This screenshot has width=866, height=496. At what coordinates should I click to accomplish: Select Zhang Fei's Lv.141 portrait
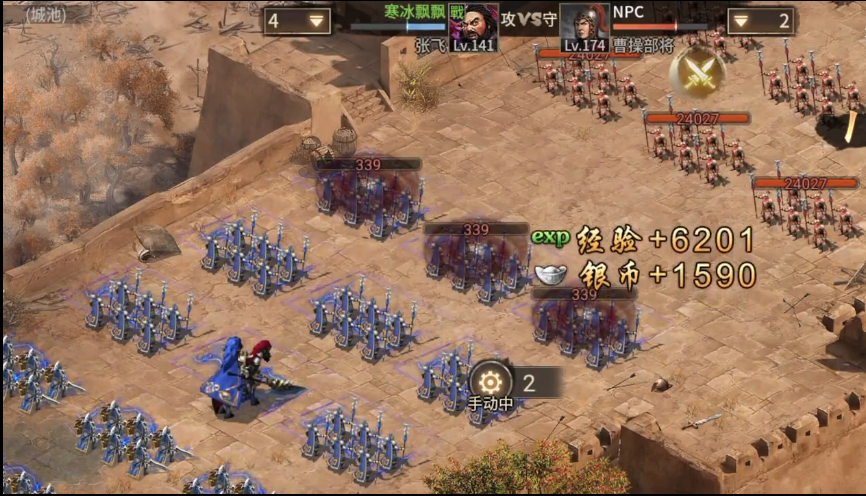[x=473, y=27]
